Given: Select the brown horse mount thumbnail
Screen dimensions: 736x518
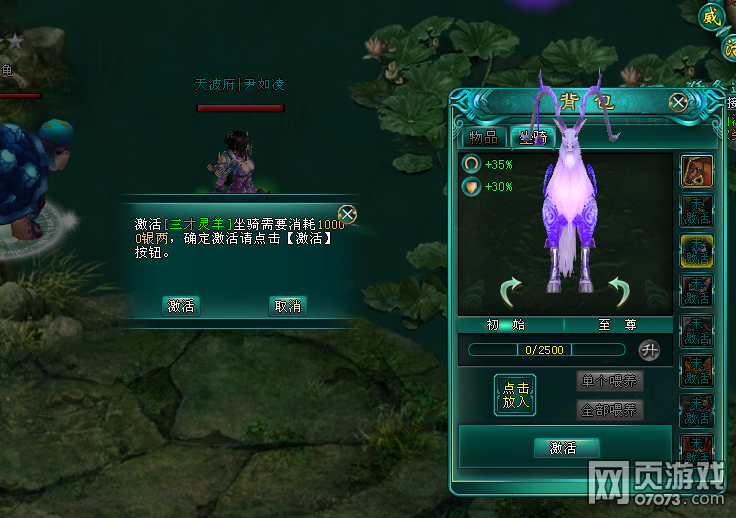Looking at the screenshot, I should pyautogui.click(x=696, y=171).
